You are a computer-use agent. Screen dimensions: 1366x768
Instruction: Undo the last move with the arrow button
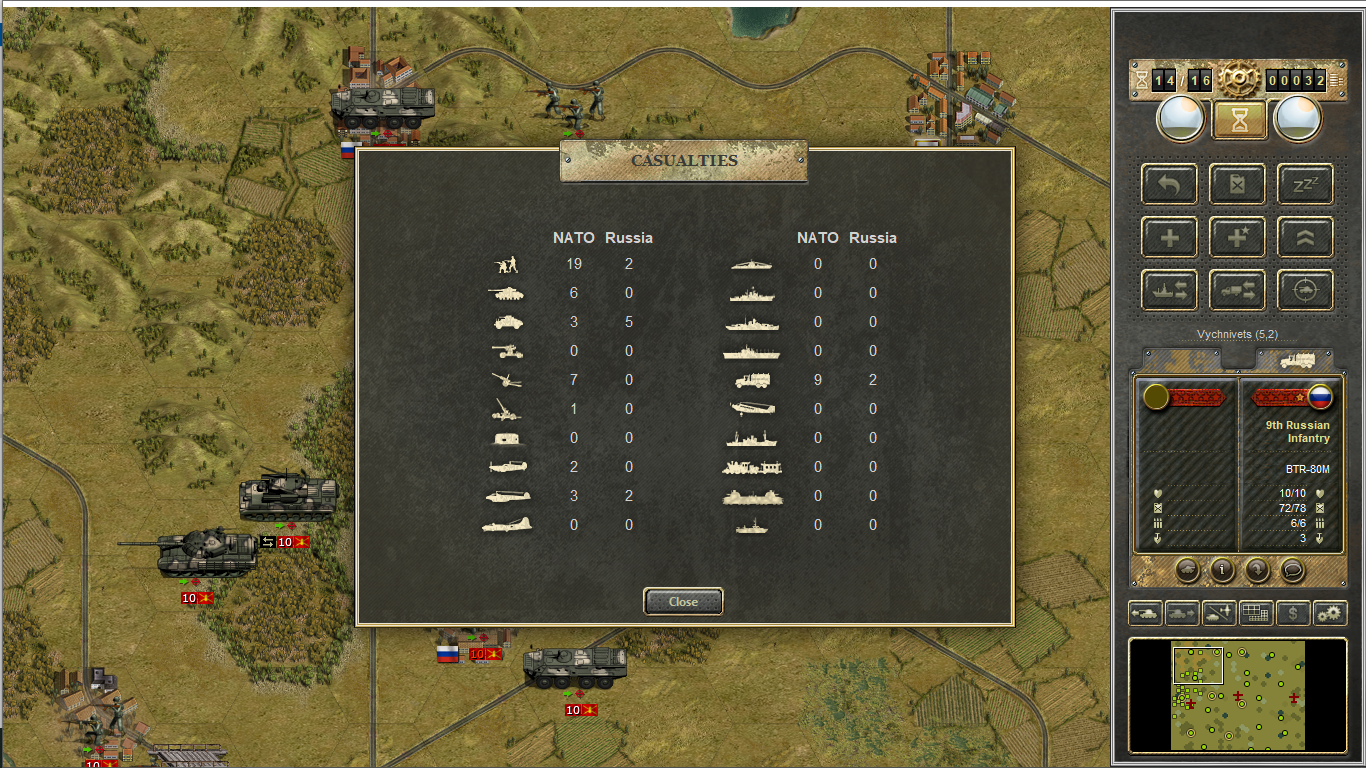pos(1169,184)
